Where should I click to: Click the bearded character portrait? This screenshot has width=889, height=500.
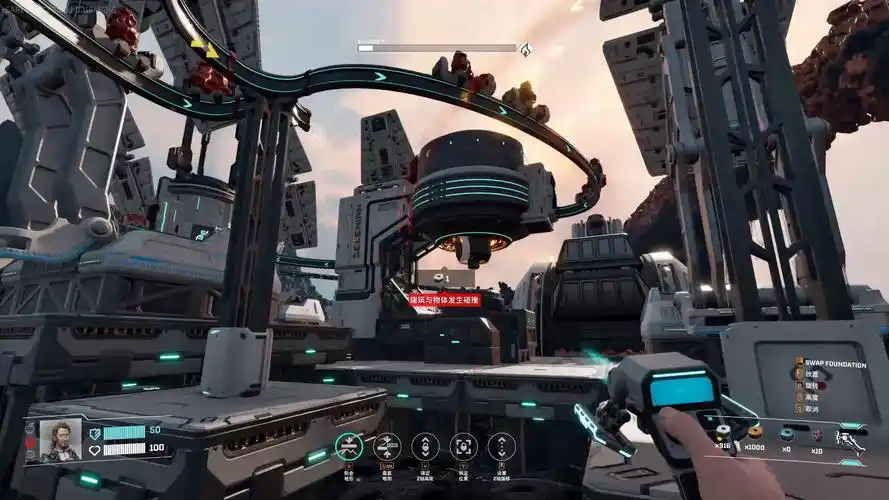(x=60, y=440)
